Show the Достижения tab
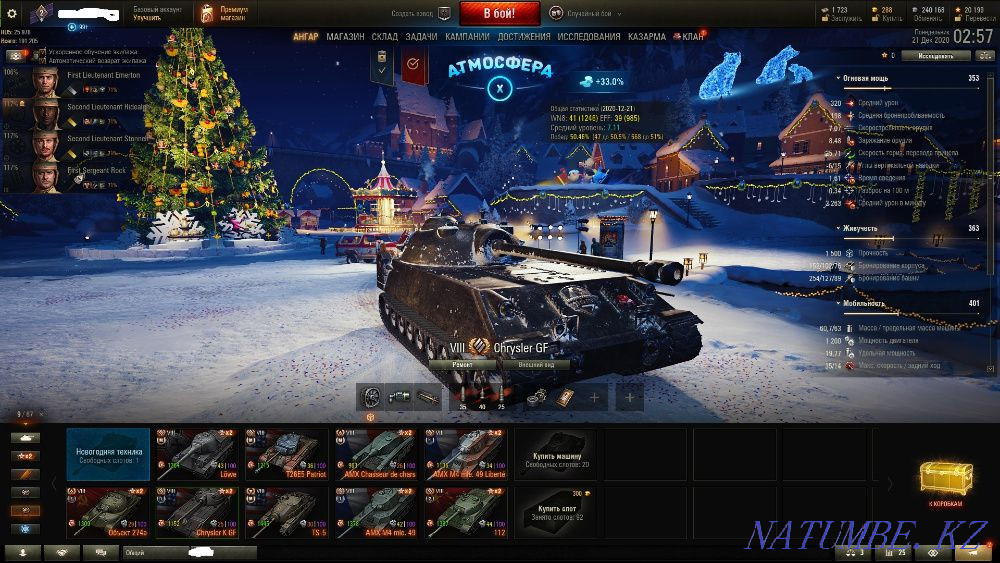Viewport: 1000px width, 563px height. 525,36
